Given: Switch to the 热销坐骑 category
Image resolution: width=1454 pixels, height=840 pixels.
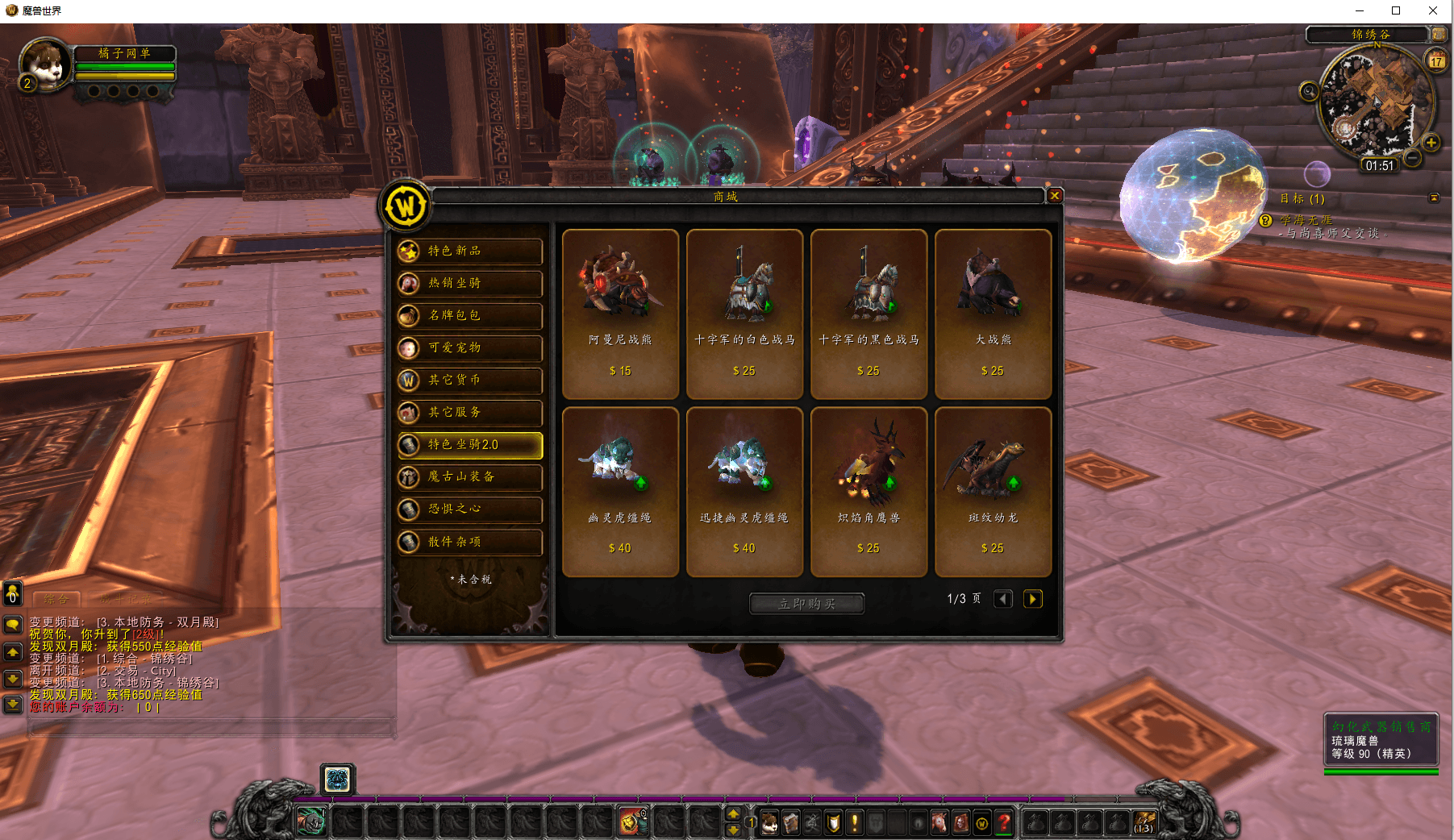Looking at the screenshot, I should [470, 284].
